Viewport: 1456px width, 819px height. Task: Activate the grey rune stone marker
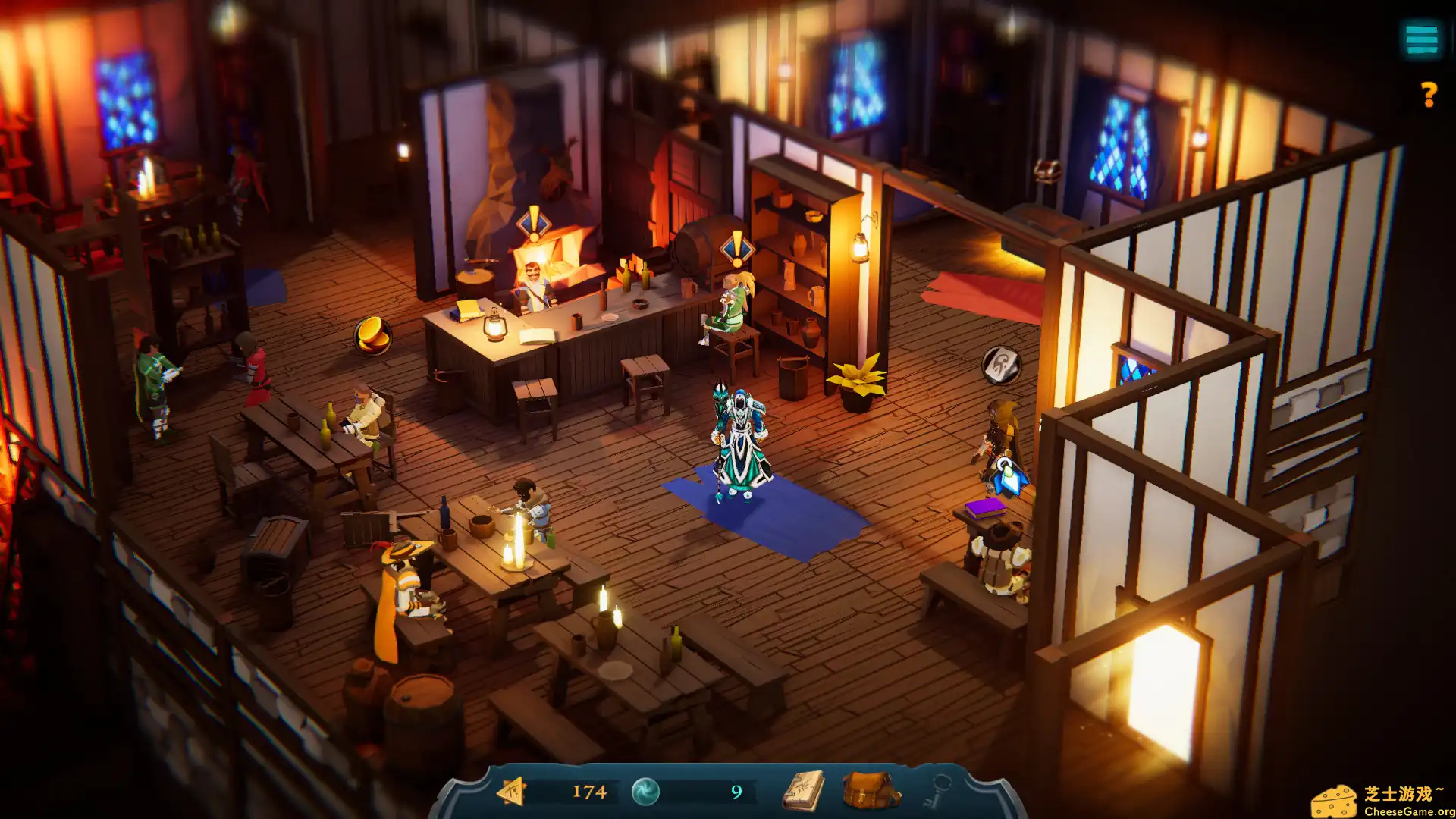[1001, 365]
